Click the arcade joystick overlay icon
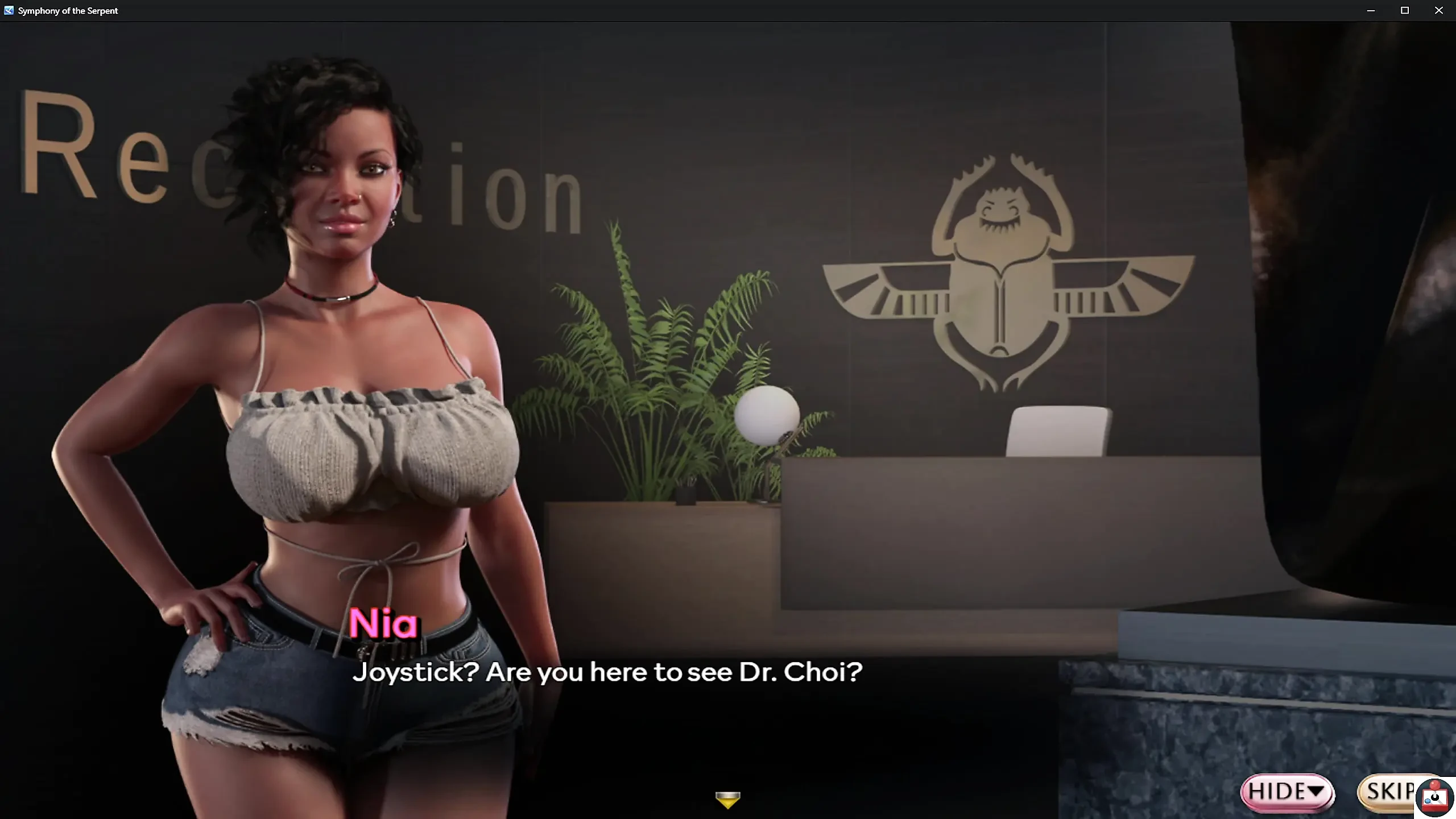 pyautogui.click(x=1434, y=798)
